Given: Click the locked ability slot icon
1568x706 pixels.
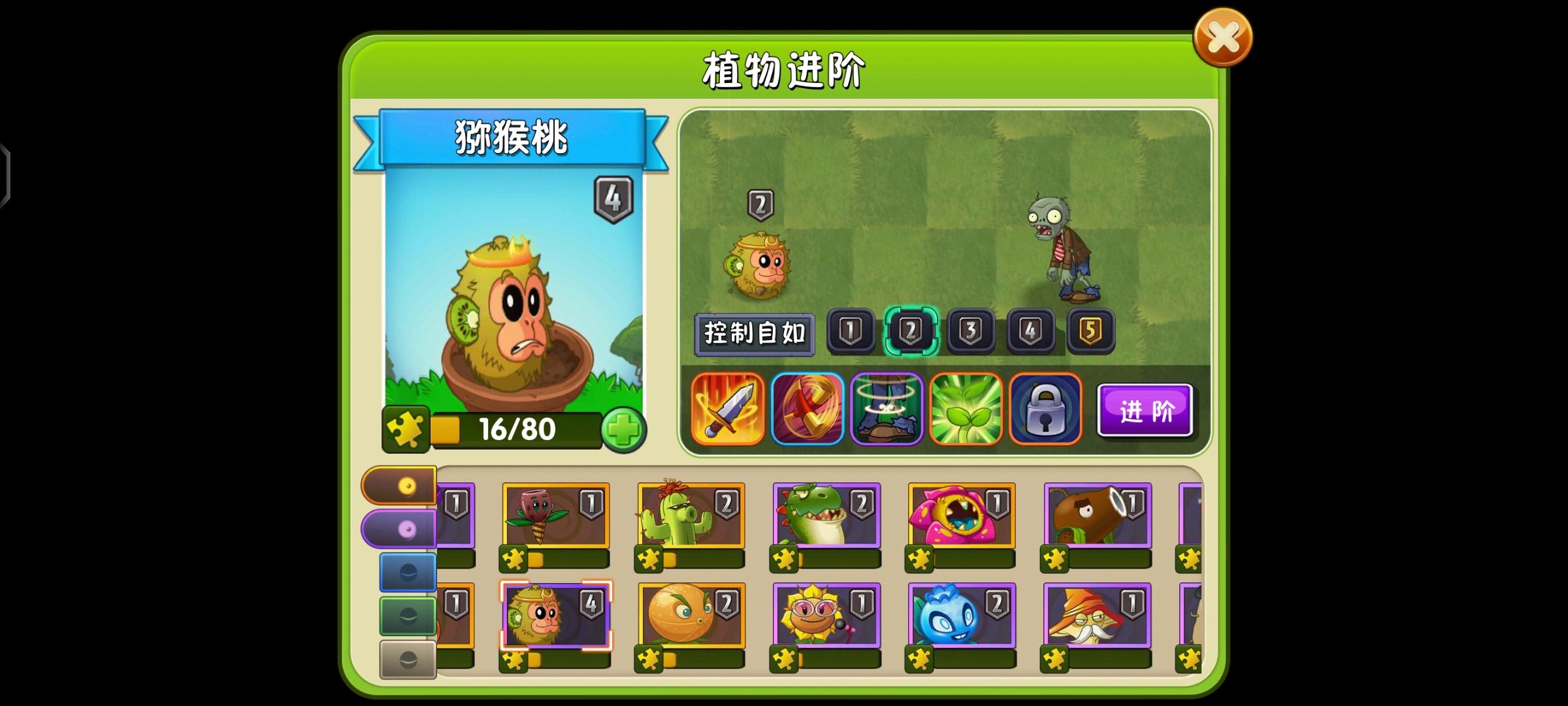Looking at the screenshot, I should point(1045,408).
